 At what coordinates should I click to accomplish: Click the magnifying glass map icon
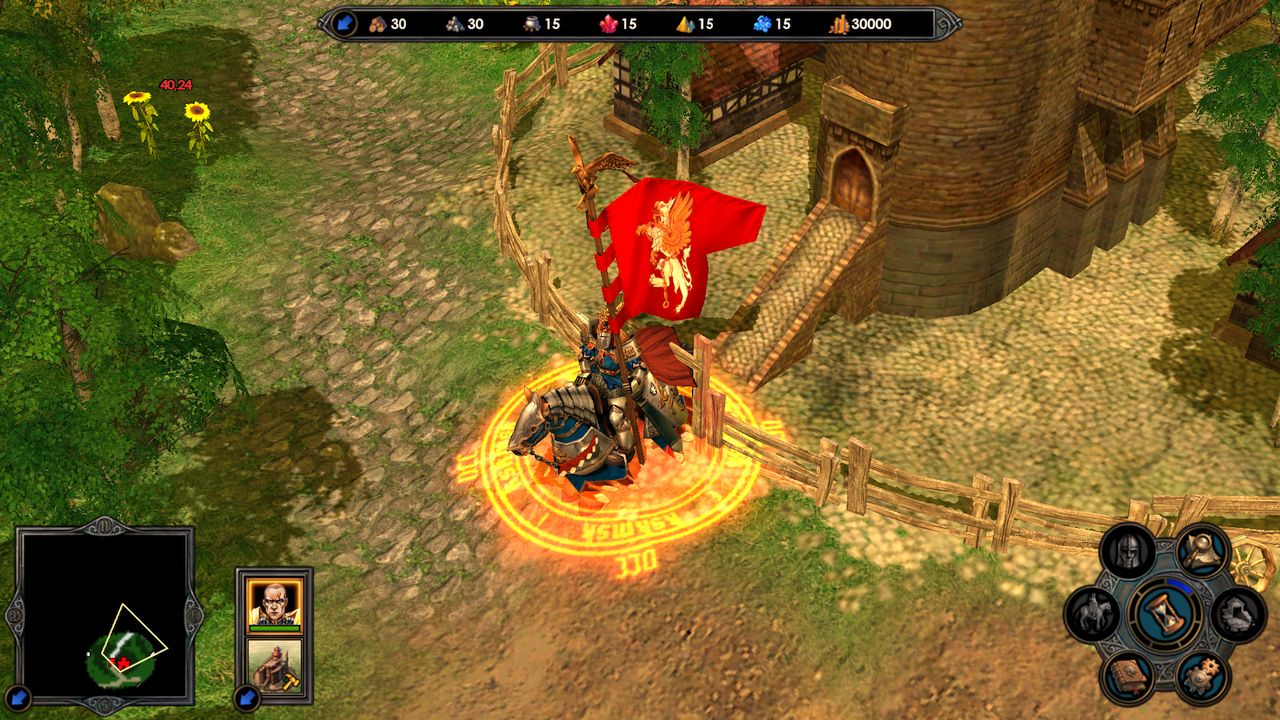[x=1200, y=550]
